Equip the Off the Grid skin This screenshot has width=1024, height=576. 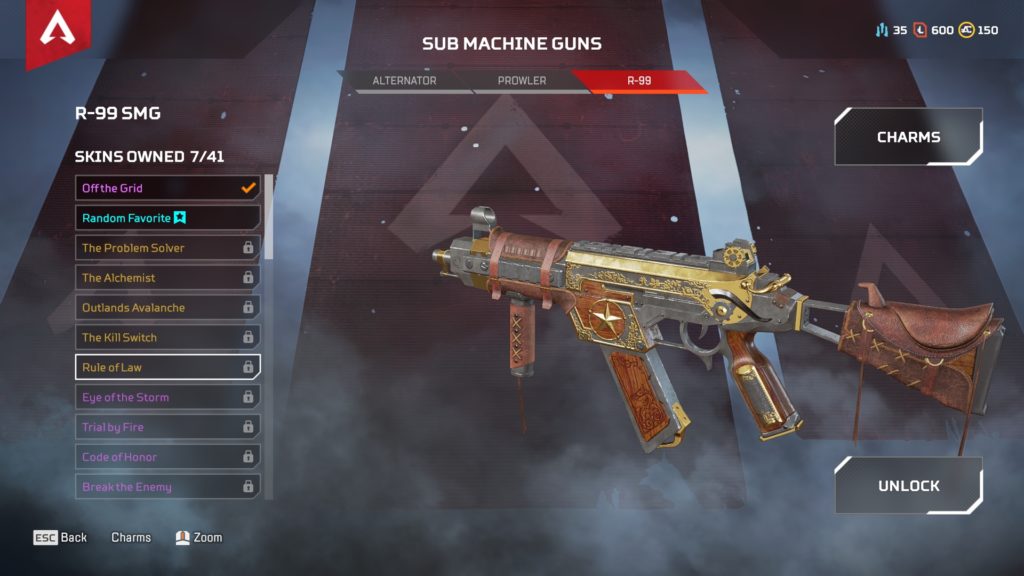168,188
